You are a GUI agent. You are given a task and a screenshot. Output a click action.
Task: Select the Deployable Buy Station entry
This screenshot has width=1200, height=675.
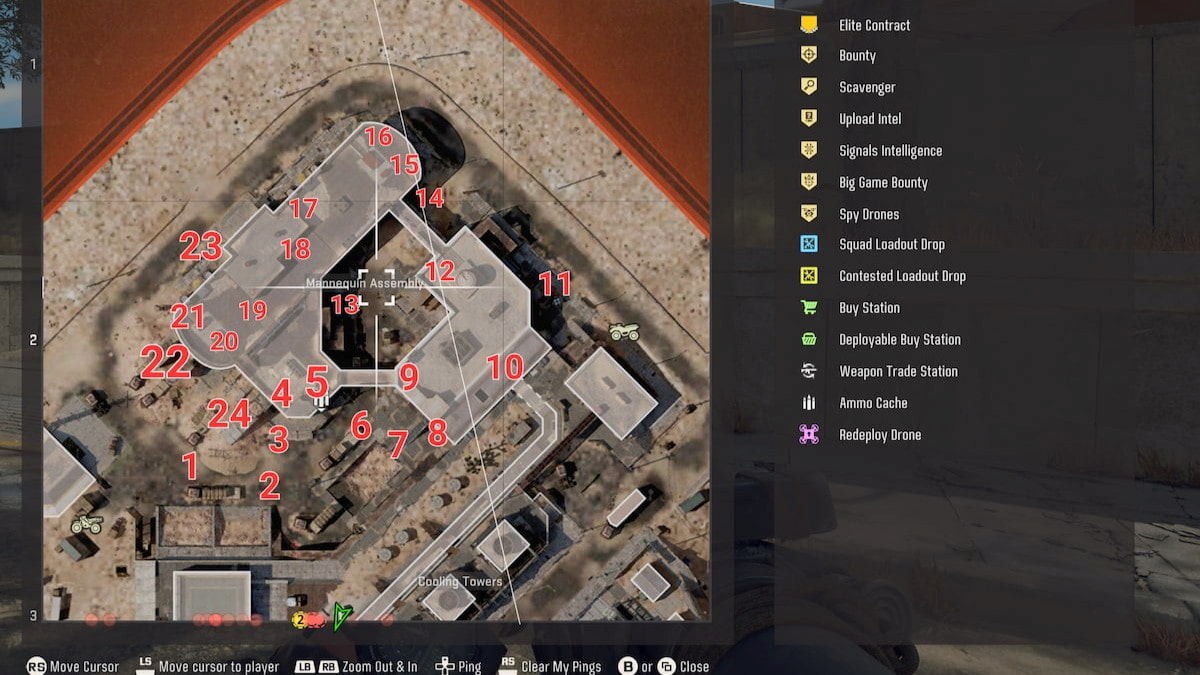tap(899, 340)
